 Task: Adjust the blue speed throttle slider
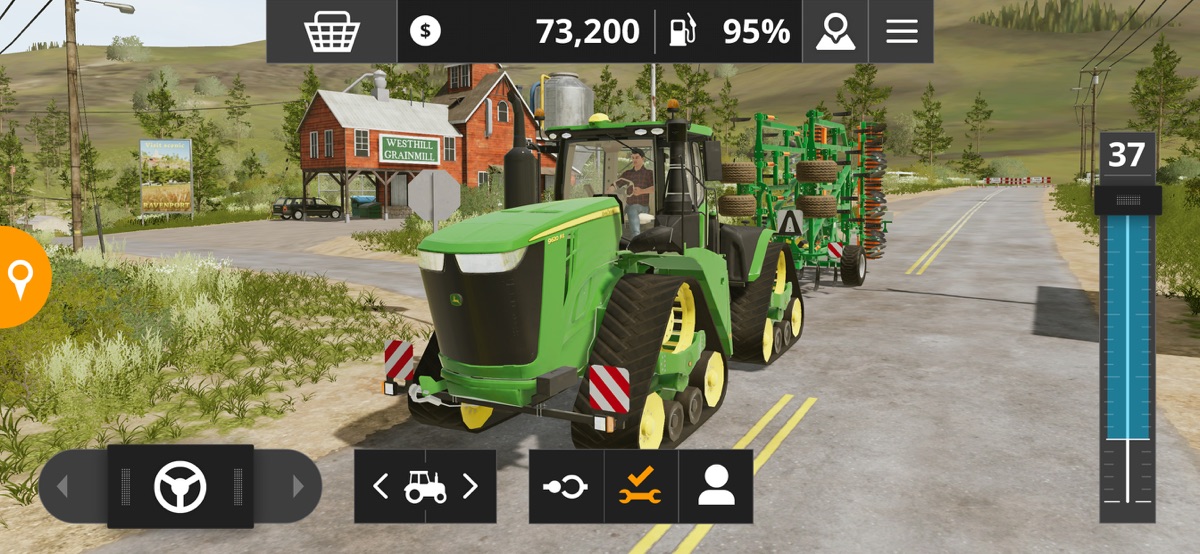click(x=1127, y=201)
